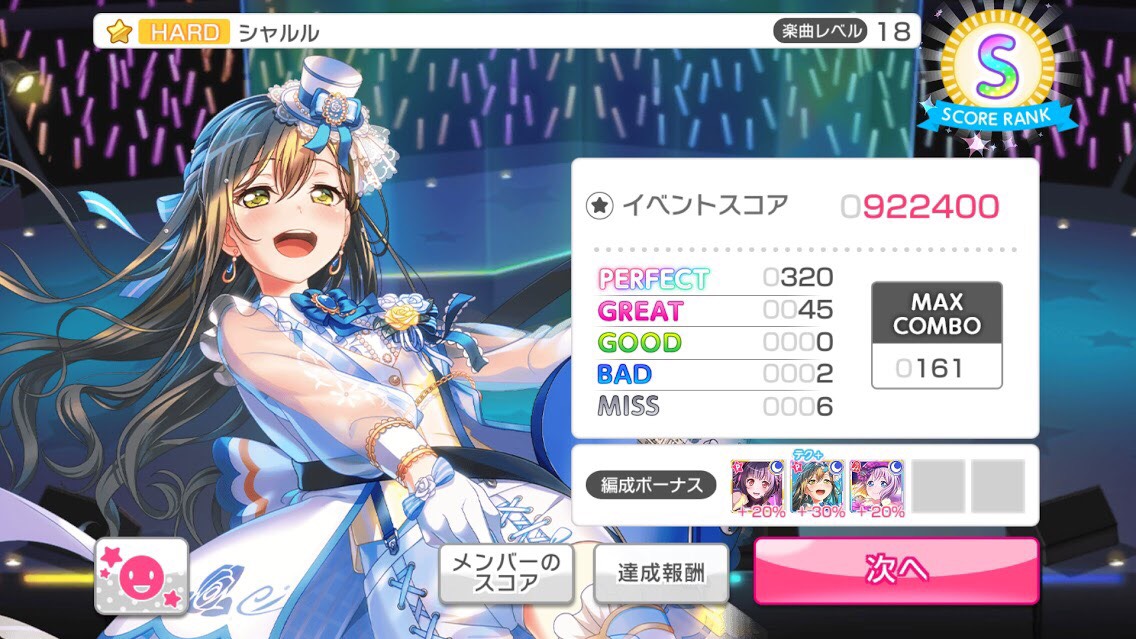
Task: Click the pink smiley face stamp button
Action: (141, 576)
